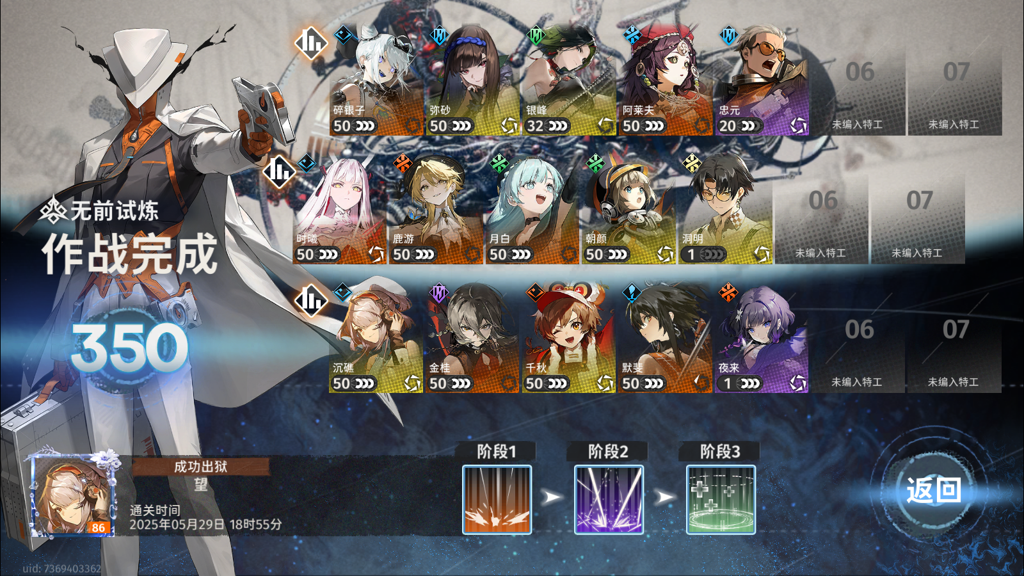
Task: Select the purple 阶段2 stage icon
Action: (609, 499)
